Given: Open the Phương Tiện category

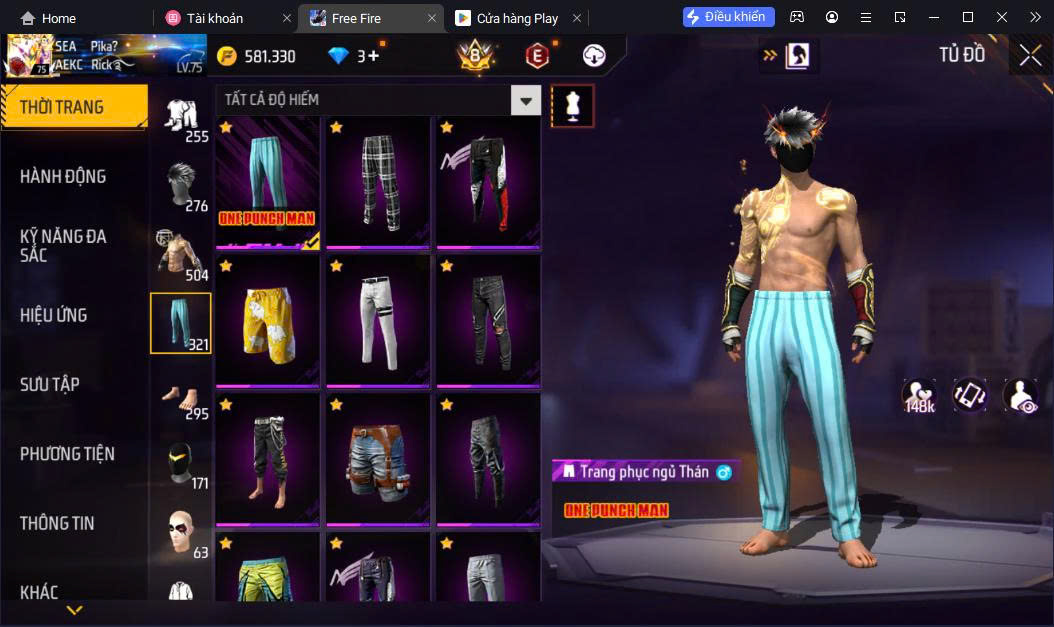Looking at the screenshot, I should click(x=67, y=454).
